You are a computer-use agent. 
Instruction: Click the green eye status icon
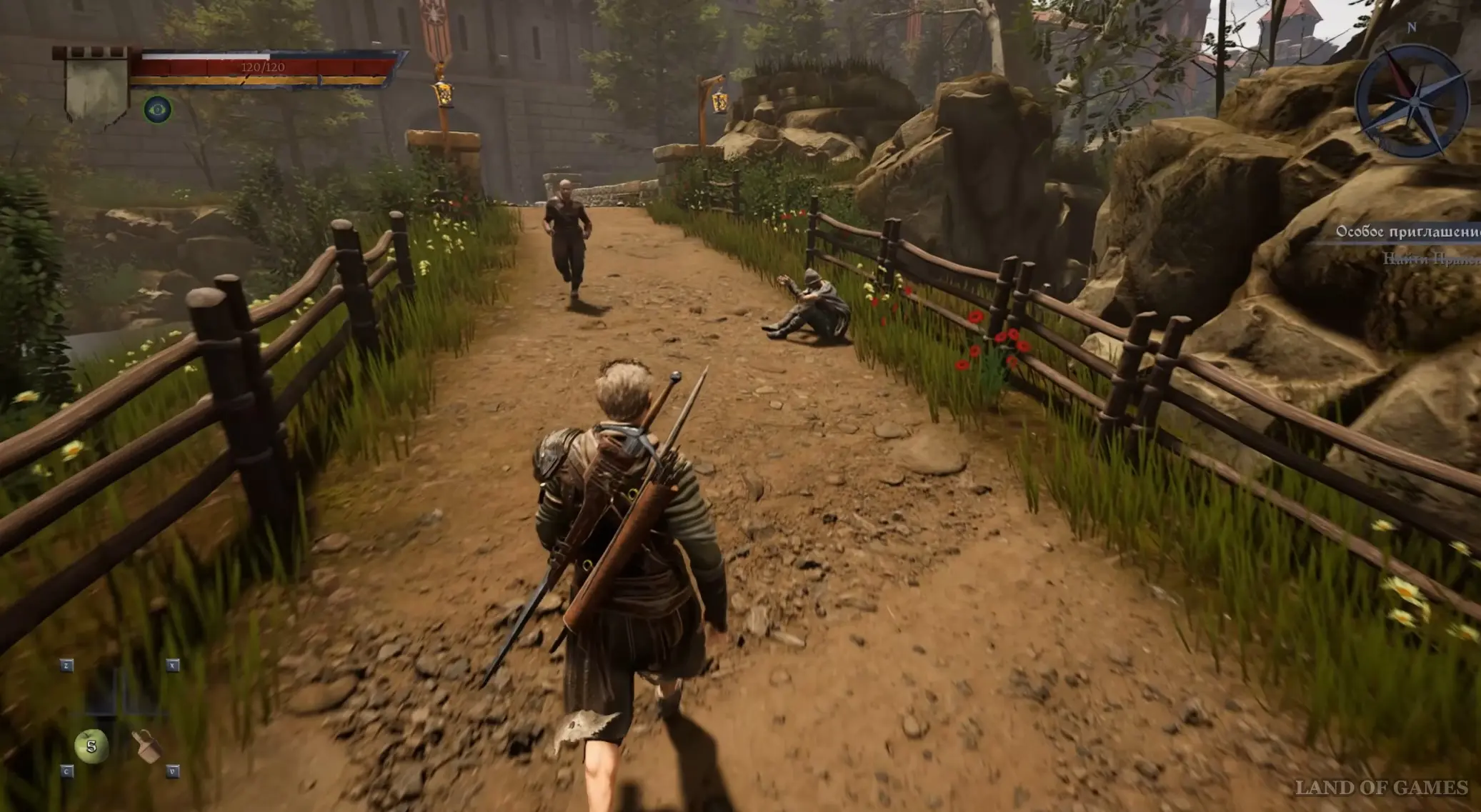click(157, 109)
